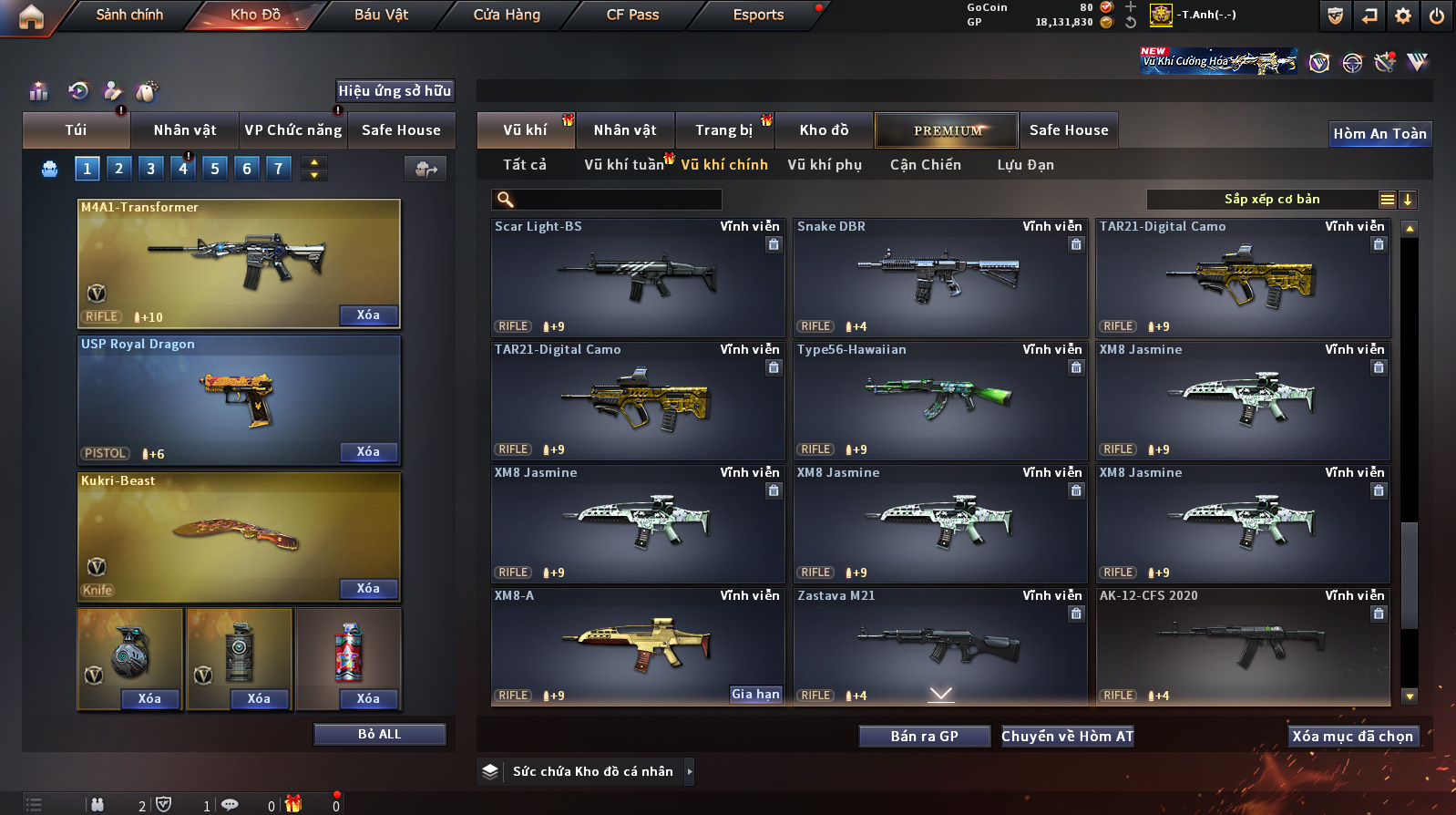The width and height of the screenshot is (1456, 815).
Task: Open the CF Pass menu
Action: point(632,15)
